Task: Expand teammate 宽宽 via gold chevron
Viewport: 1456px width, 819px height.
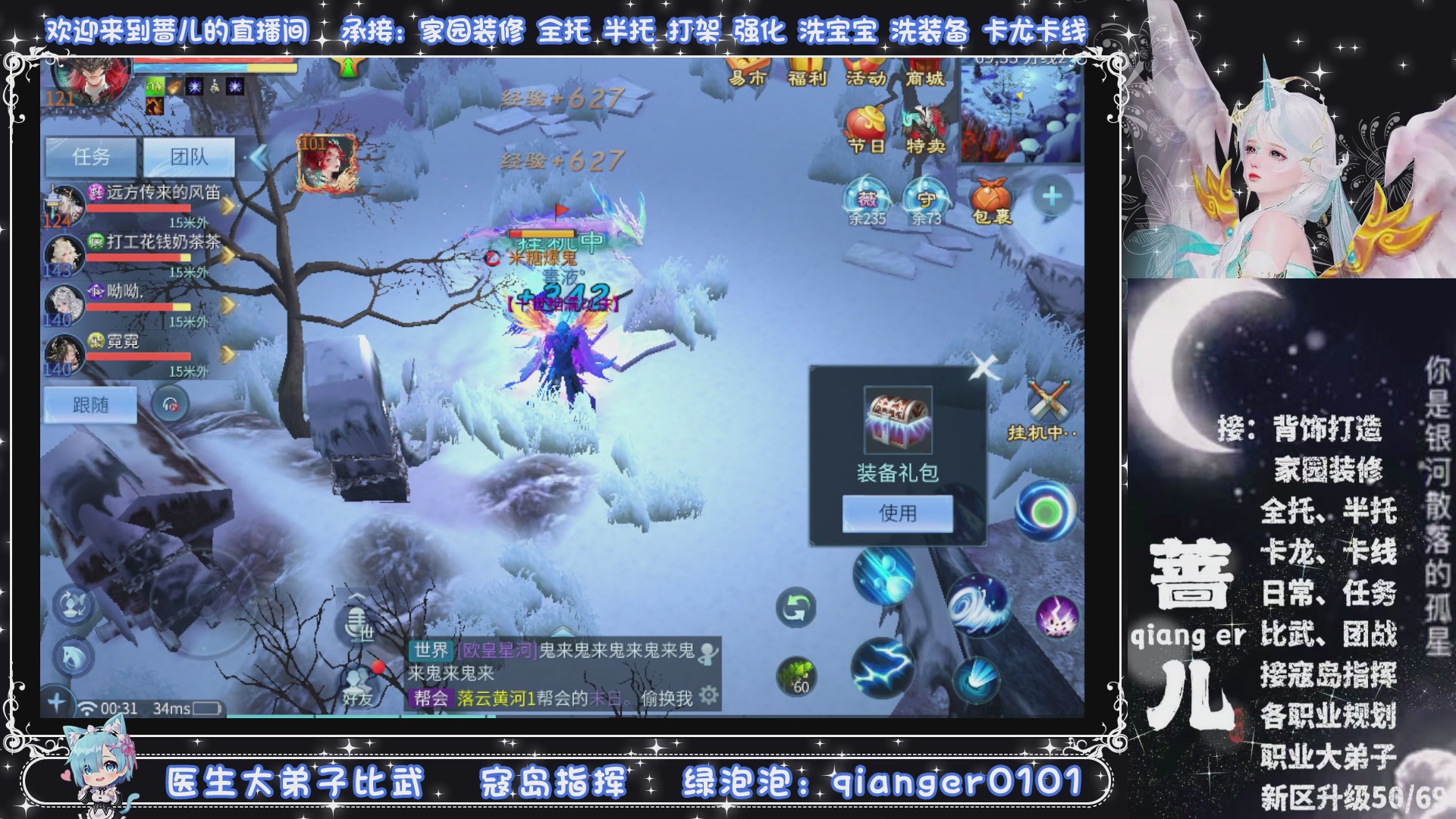Action: pos(227,351)
